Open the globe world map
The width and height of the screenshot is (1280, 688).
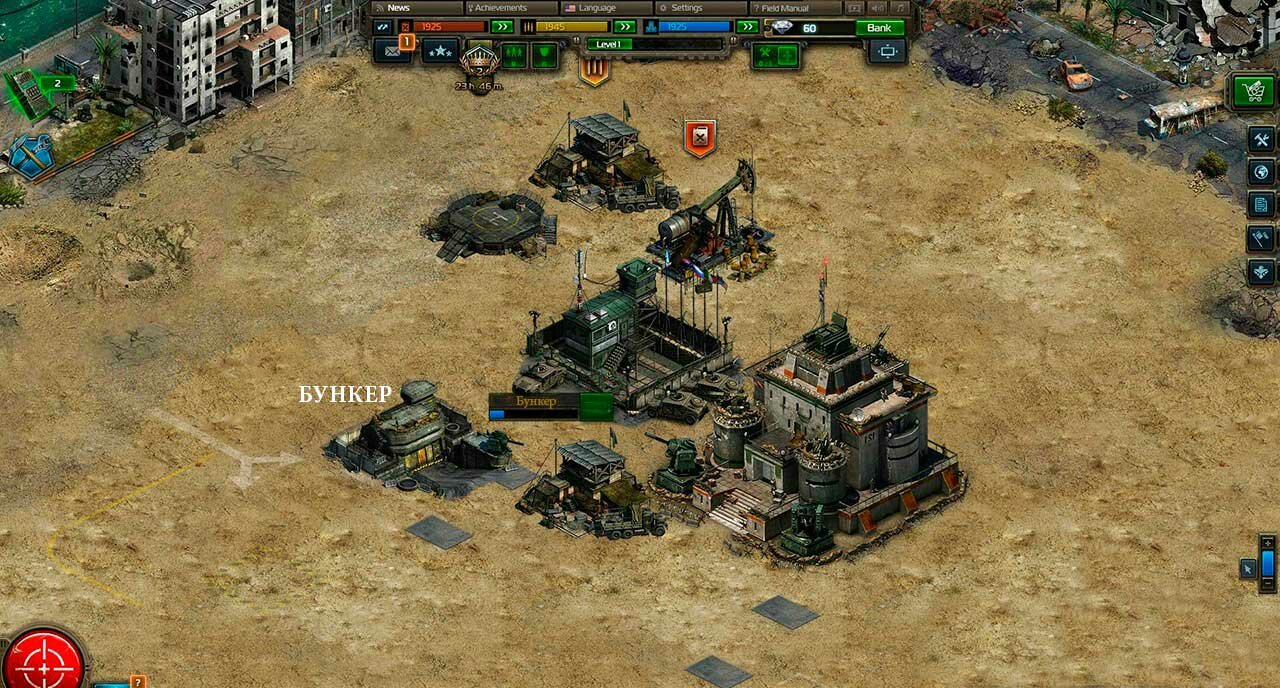1261,172
